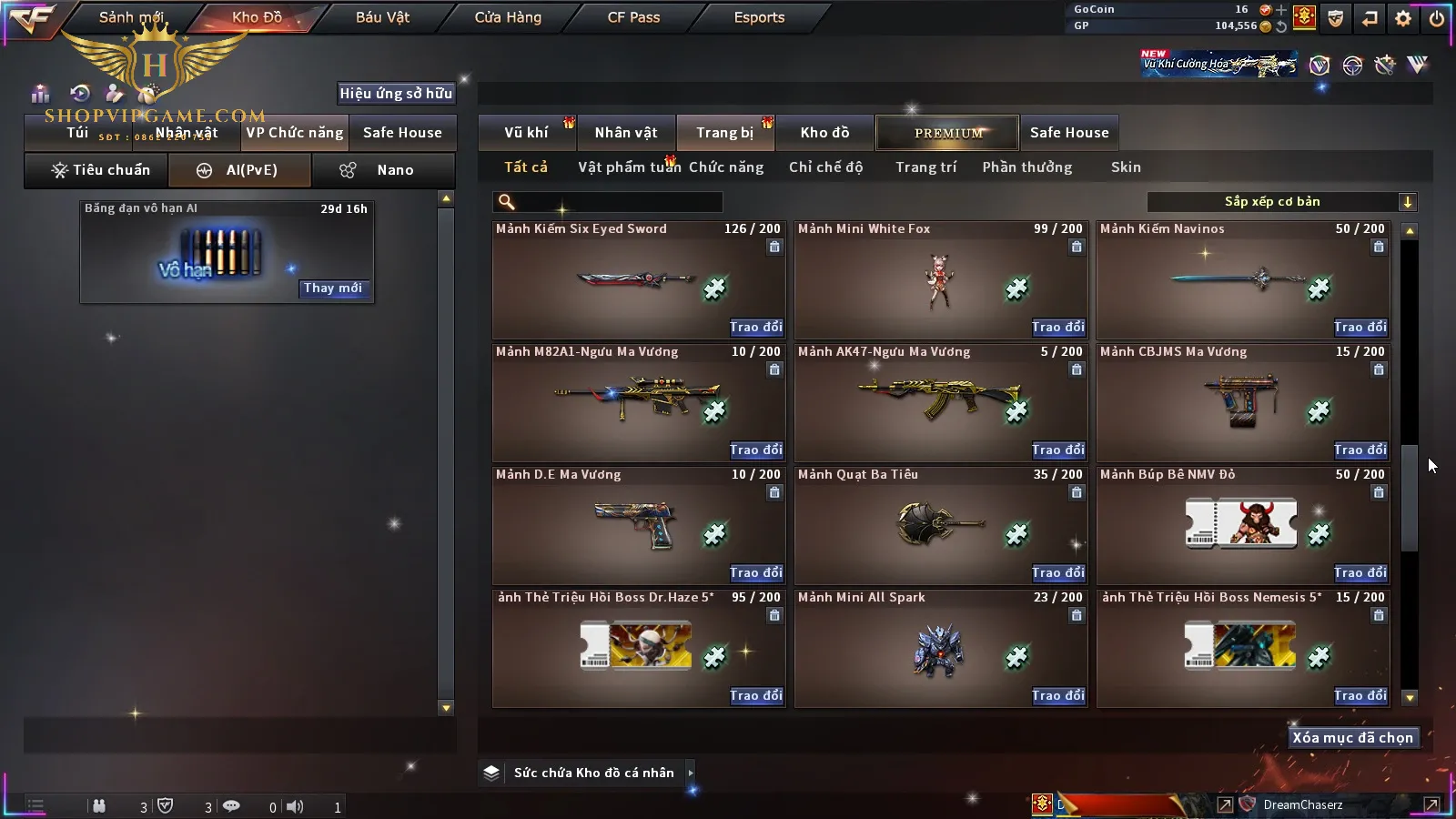The height and width of the screenshot is (819, 1456).
Task: Select the Tiêu chuẩn mode tab
Action: click(x=100, y=170)
